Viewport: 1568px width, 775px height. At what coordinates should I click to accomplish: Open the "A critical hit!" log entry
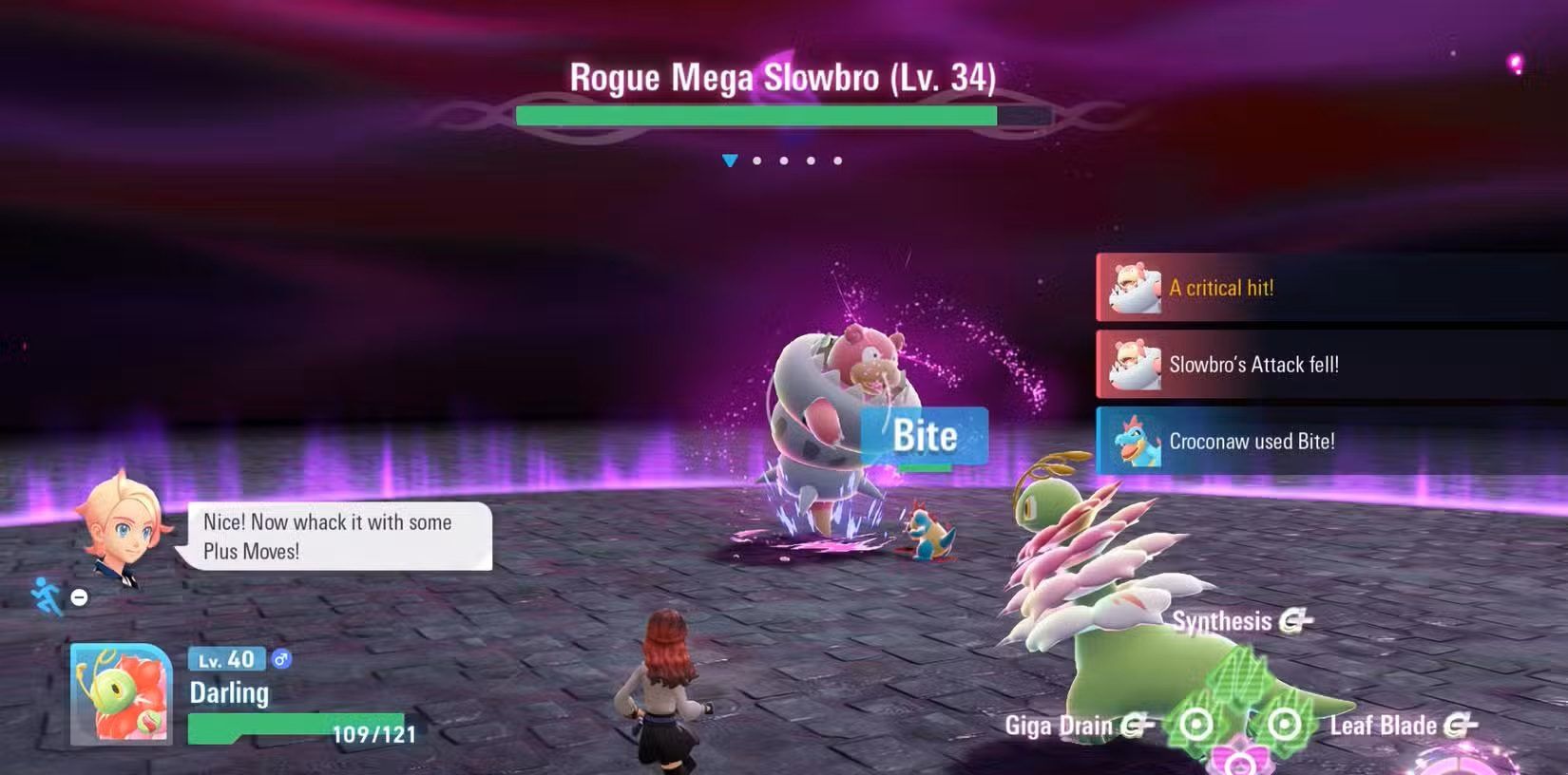click(x=1330, y=288)
